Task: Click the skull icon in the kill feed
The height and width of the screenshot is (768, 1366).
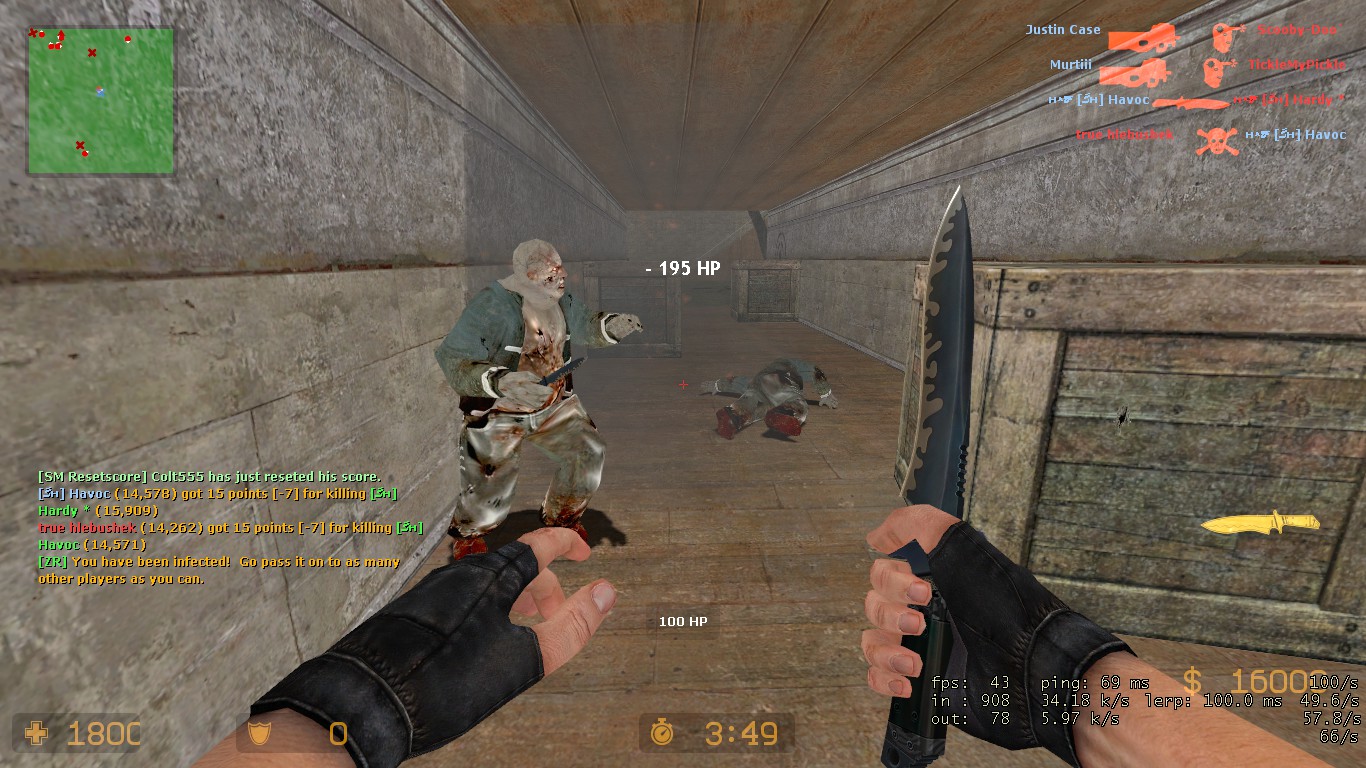Action: pyautogui.click(x=1216, y=138)
